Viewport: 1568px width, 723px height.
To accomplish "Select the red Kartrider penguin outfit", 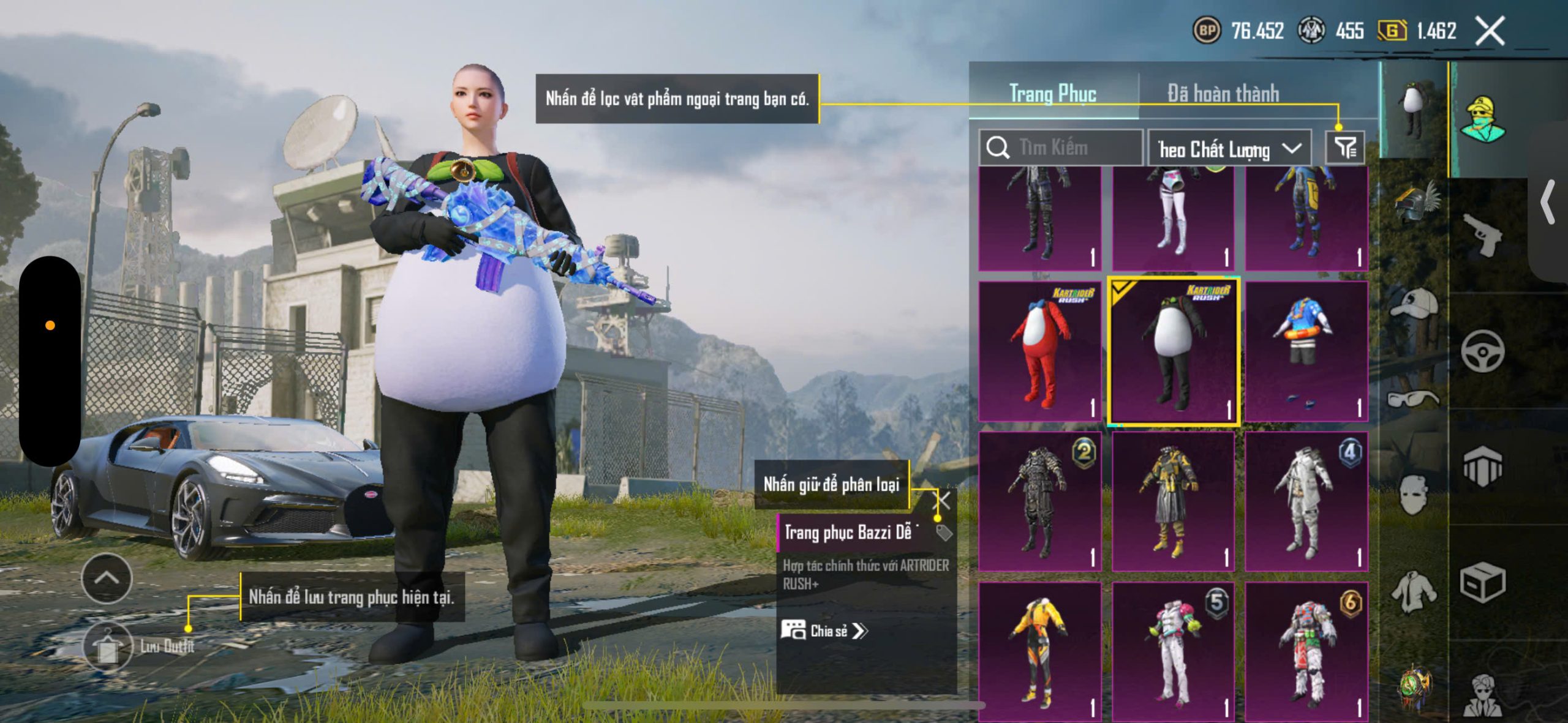I will coord(1039,351).
